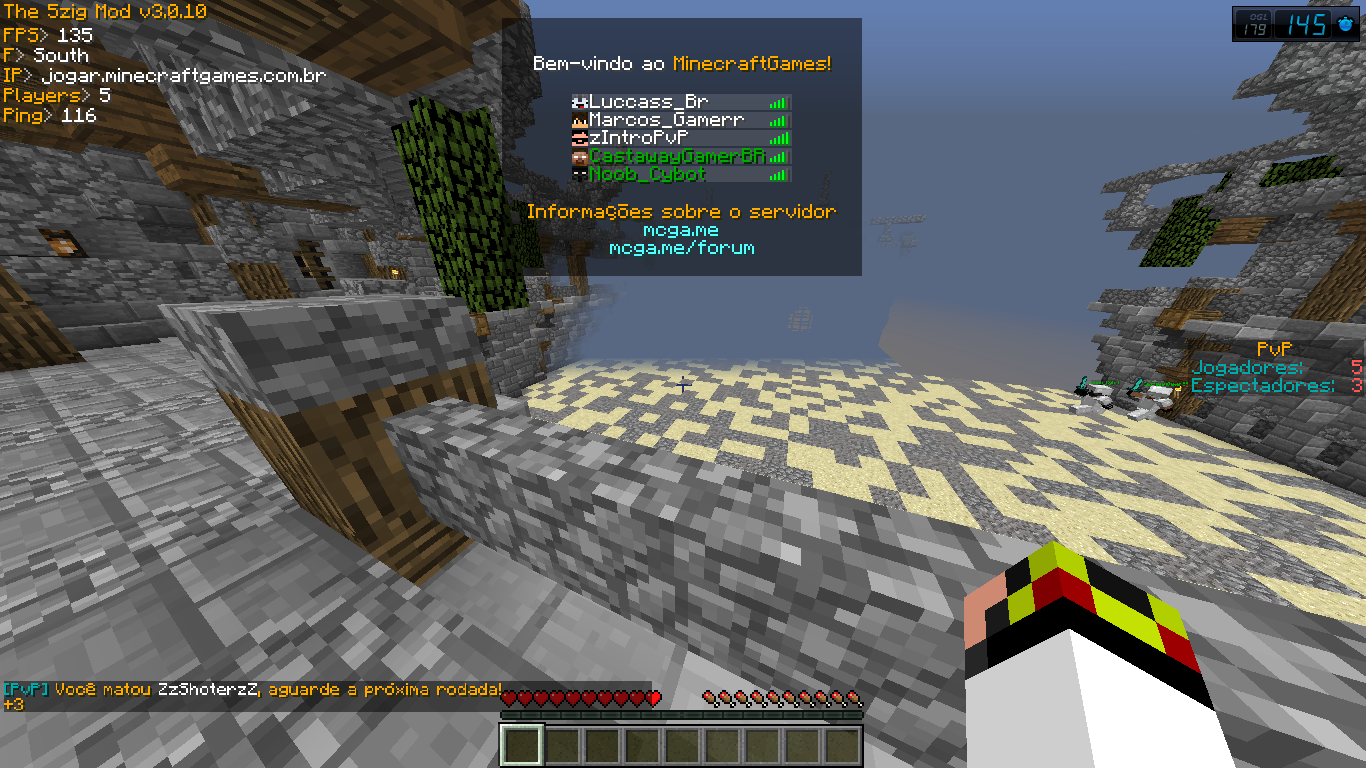
Task: Click zIntroPvP in the player list
Action: [639, 138]
